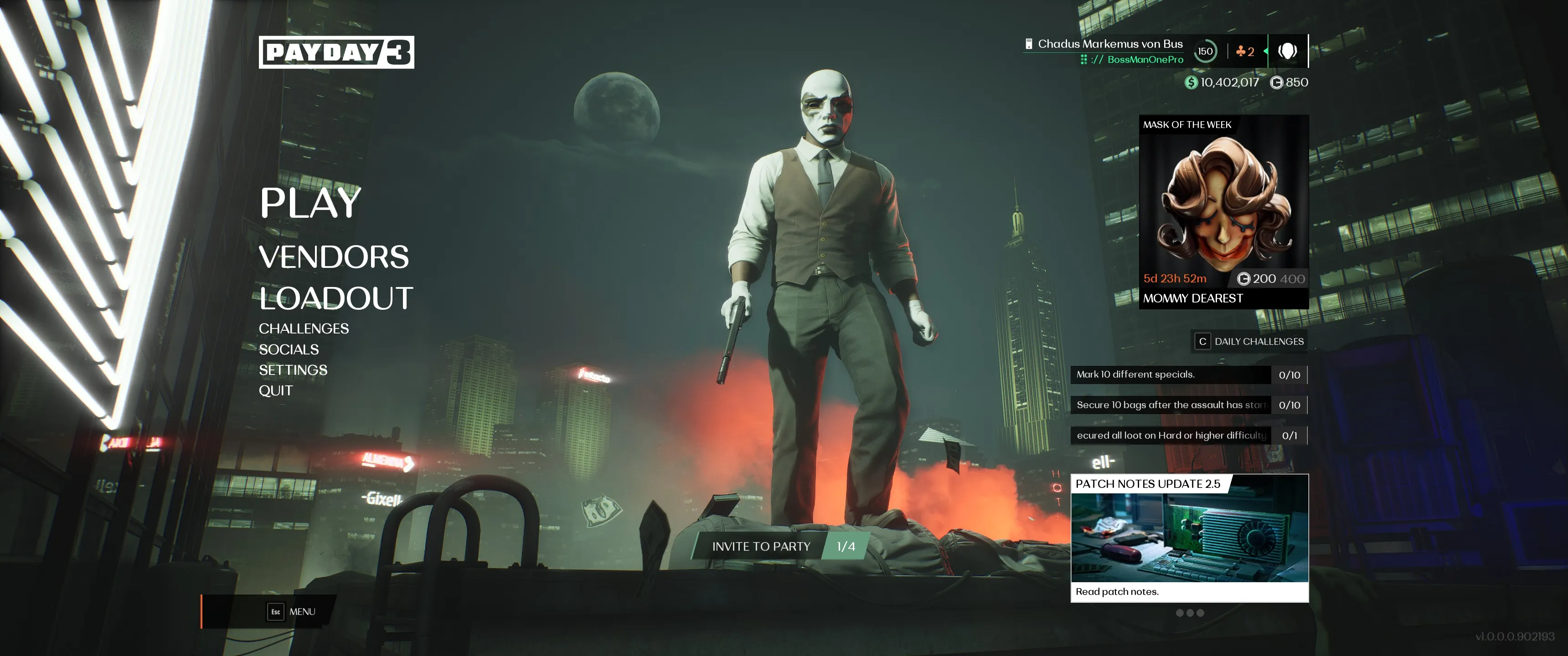Image resolution: width=1568 pixels, height=656 pixels.
Task: Click the player mask icon beside the level
Action: (x=1287, y=51)
